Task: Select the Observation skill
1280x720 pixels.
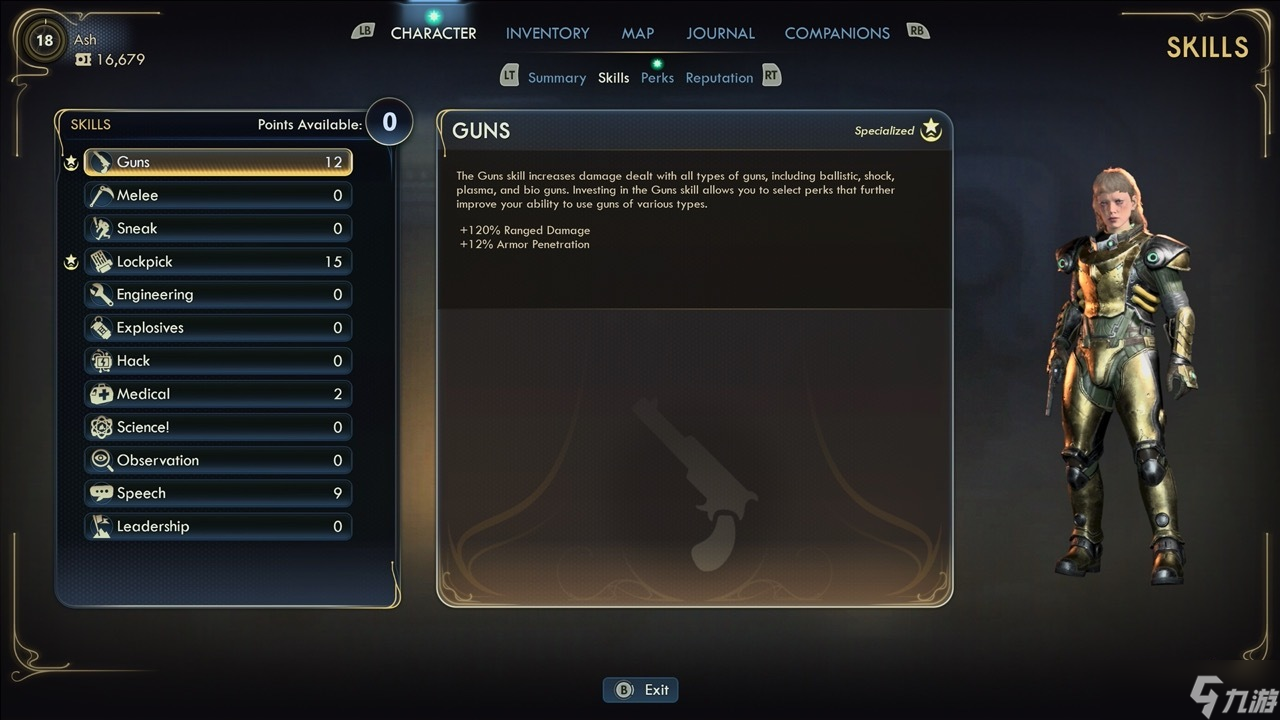Action: [218, 460]
